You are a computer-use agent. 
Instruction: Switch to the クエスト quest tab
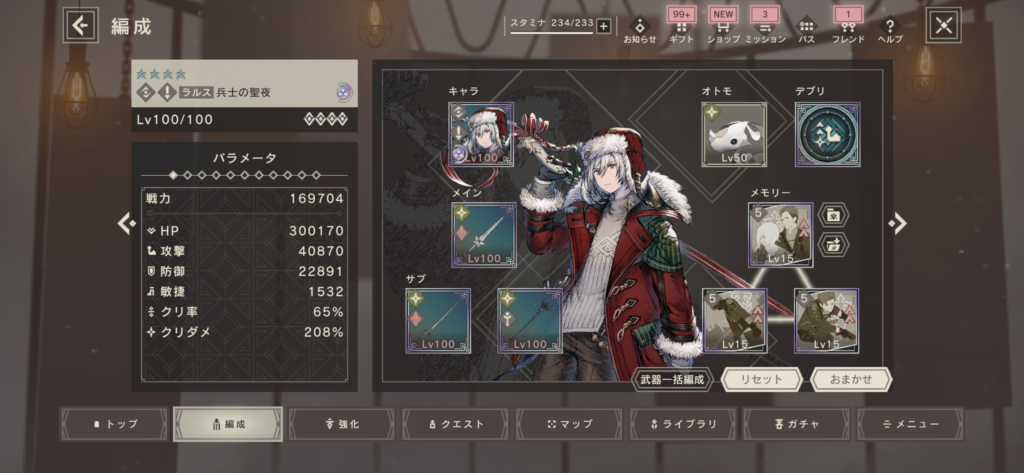tap(455, 424)
